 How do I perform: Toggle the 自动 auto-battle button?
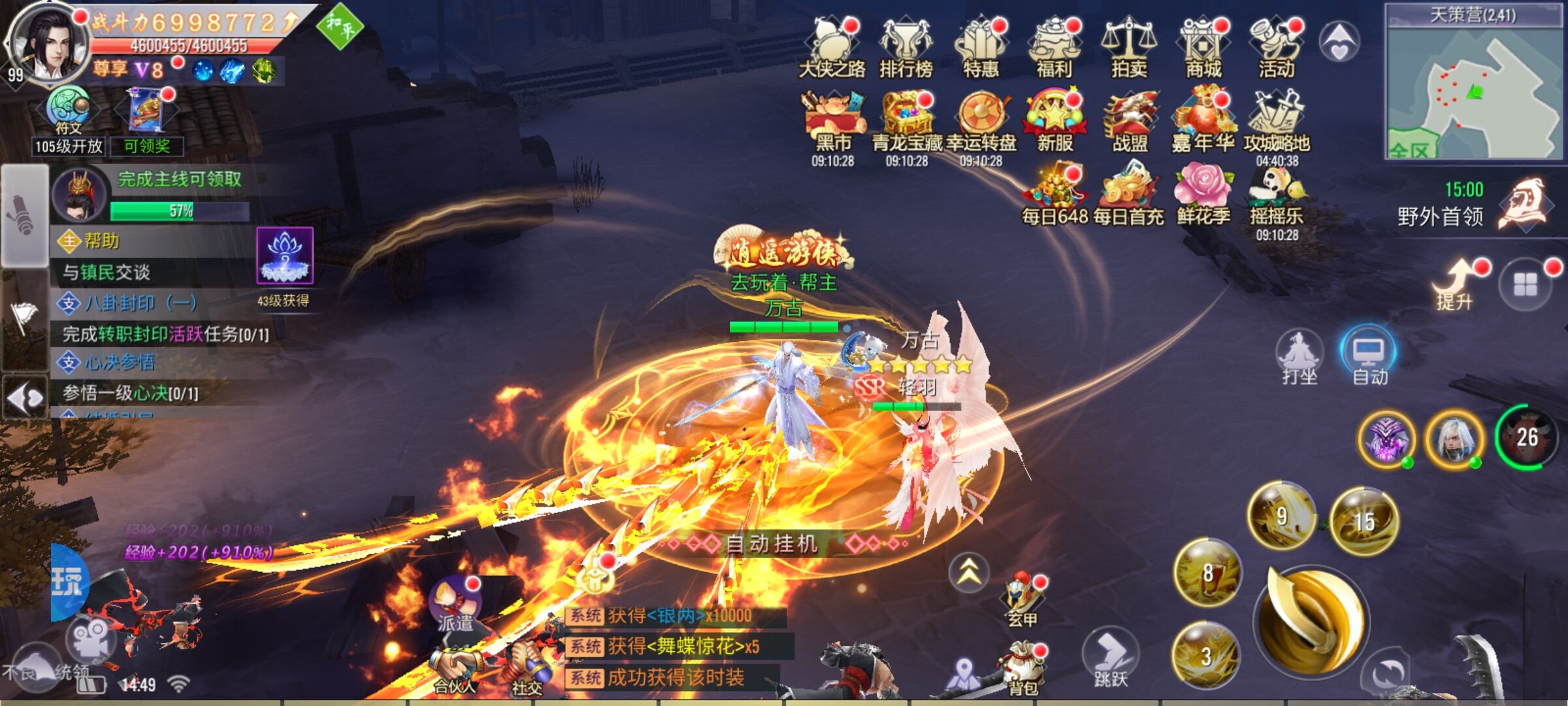[1369, 357]
